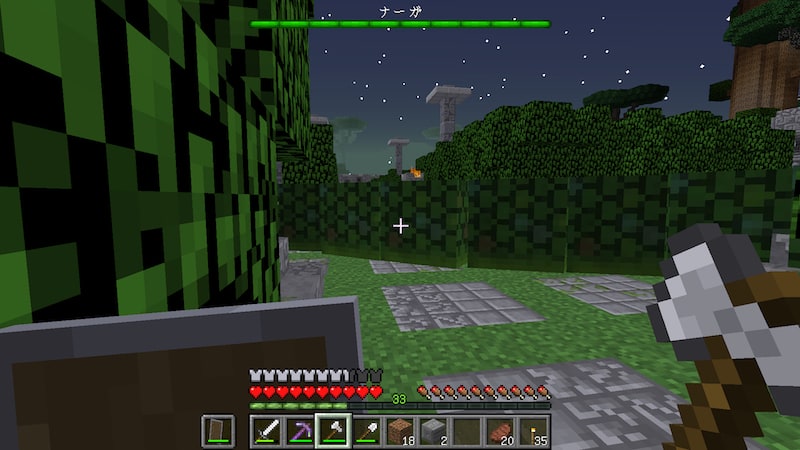The height and width of the screenshot is (450, 800).
Task: Select the purple pickaxe hotbar slot
Action: (x=300, y=431)
